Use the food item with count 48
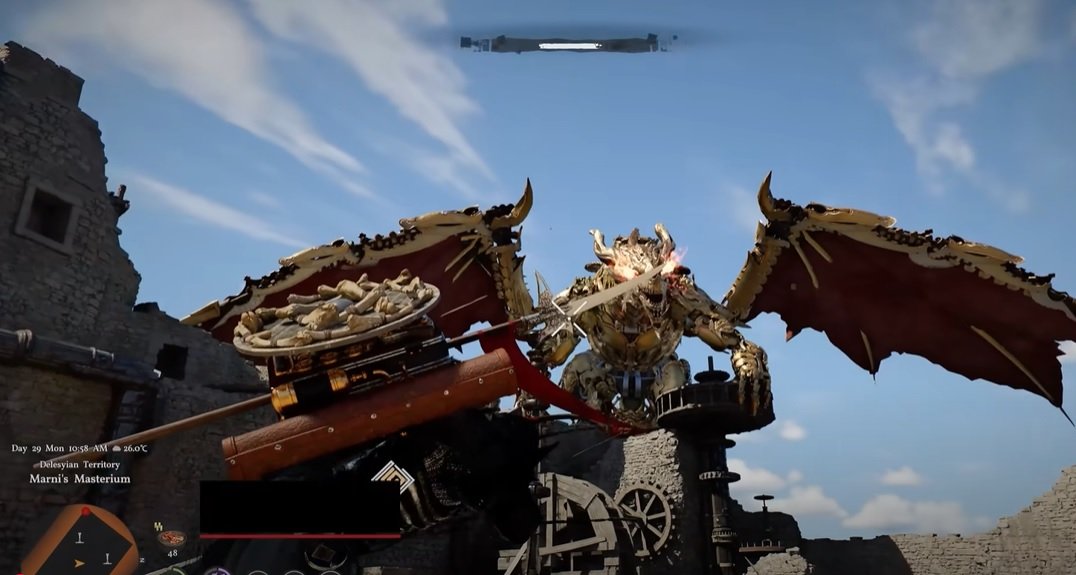This screenshot has width=1076, height=575. pos(171,538)
